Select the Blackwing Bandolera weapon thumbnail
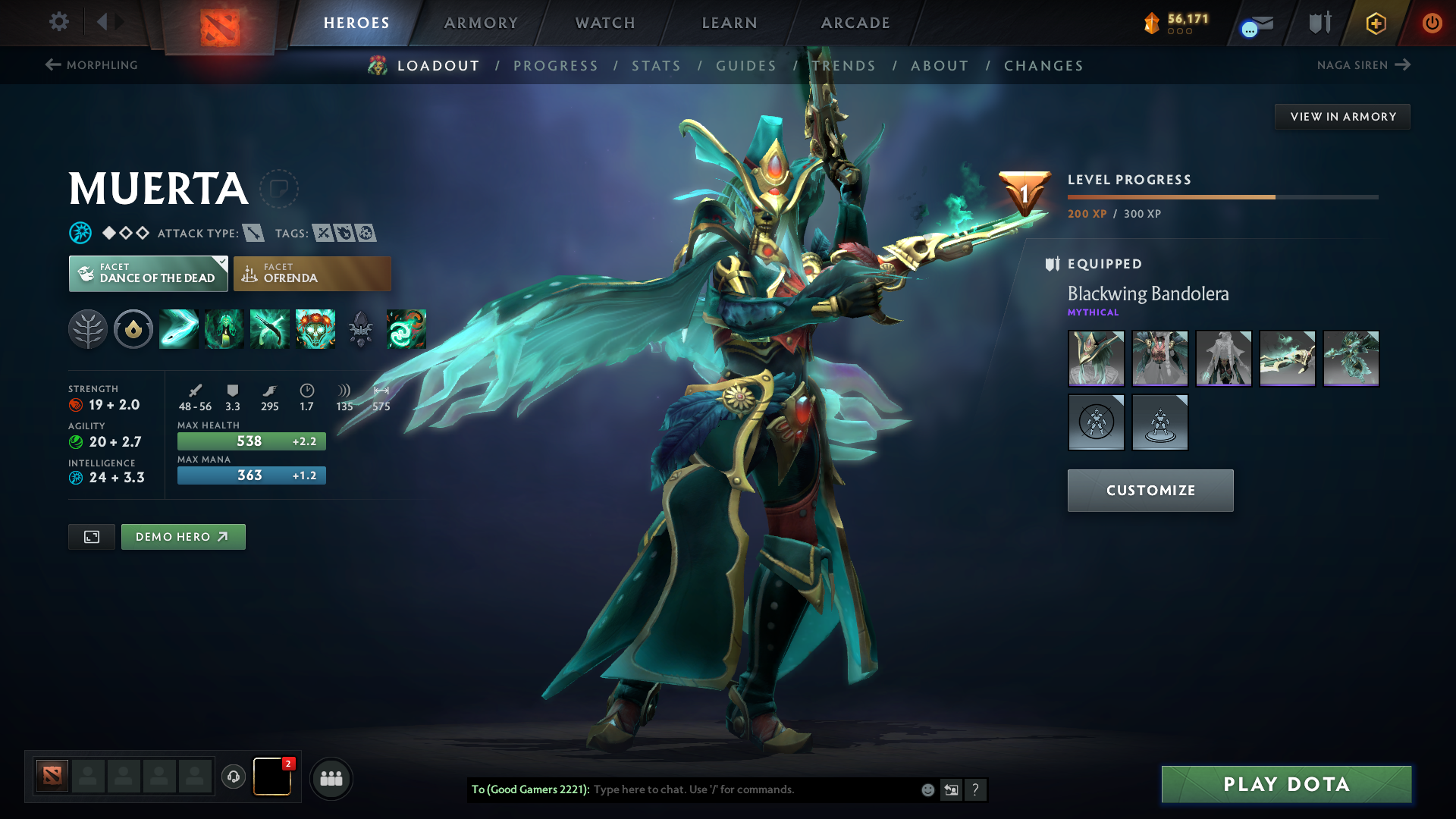The width and height of the screenshot is (1456, 819). tap(1288, 358)
